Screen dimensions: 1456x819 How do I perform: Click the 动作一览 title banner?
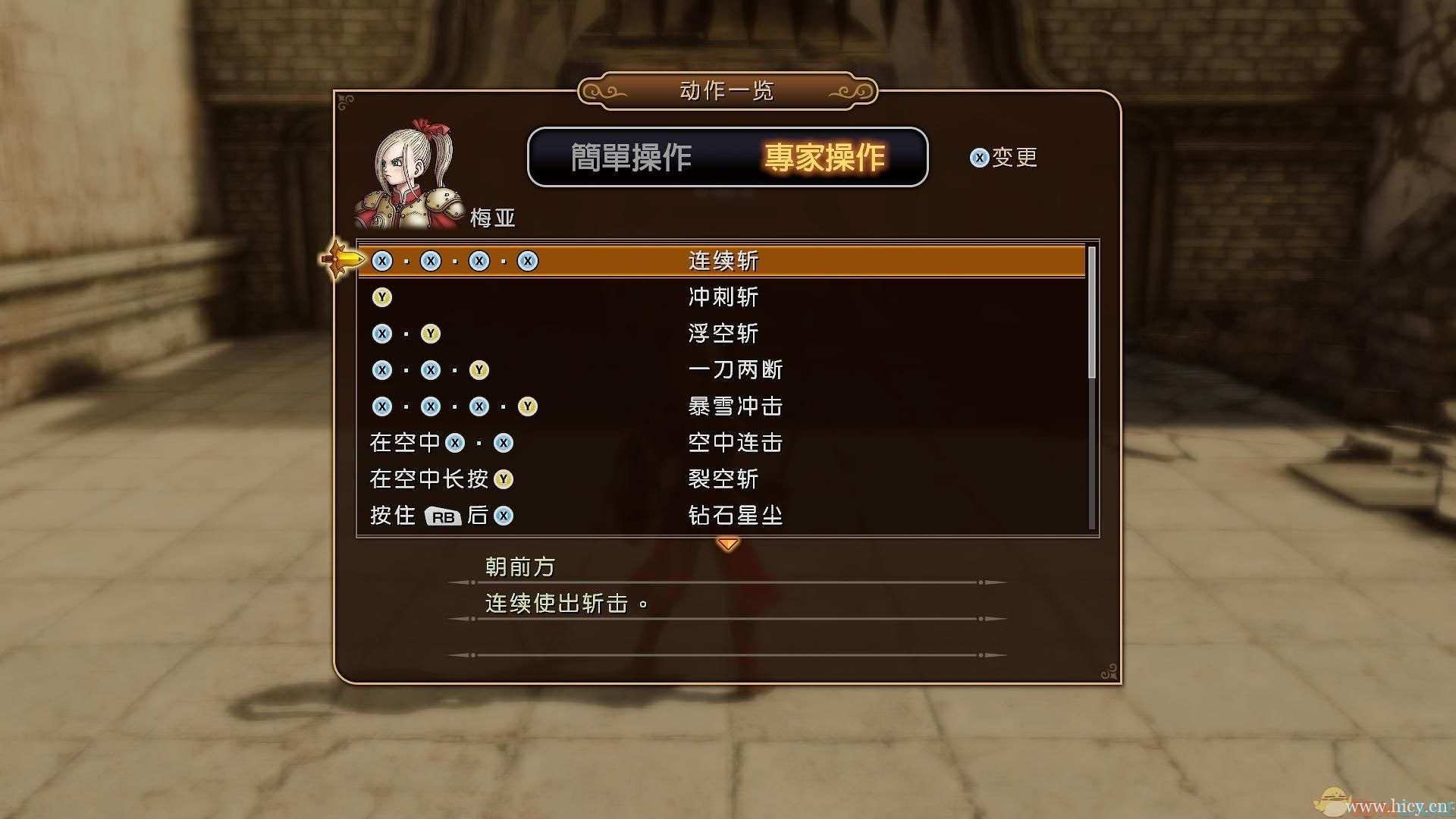pyautogui.click(x=726, y=90)
